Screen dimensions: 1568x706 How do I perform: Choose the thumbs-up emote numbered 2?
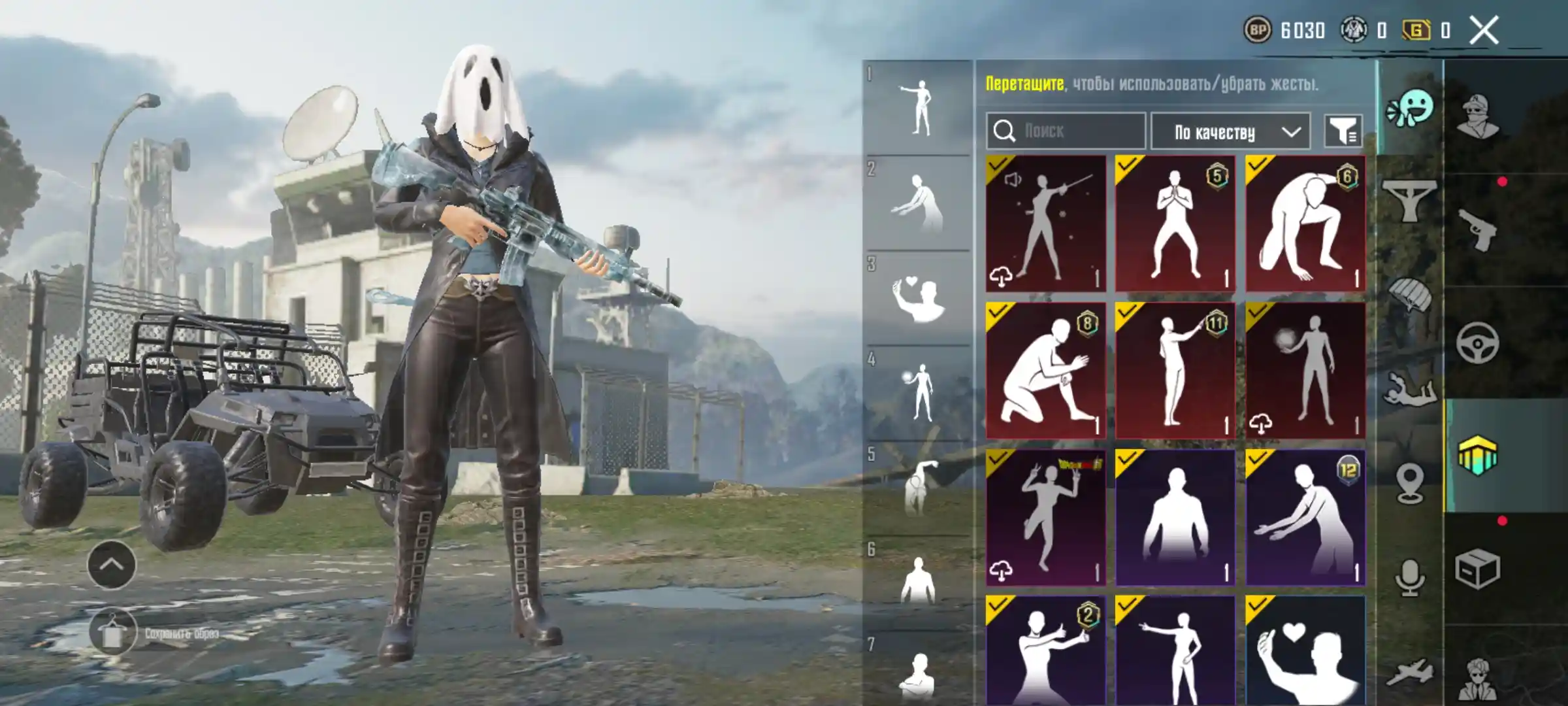pyautogui.click(x=1045, y=650)
